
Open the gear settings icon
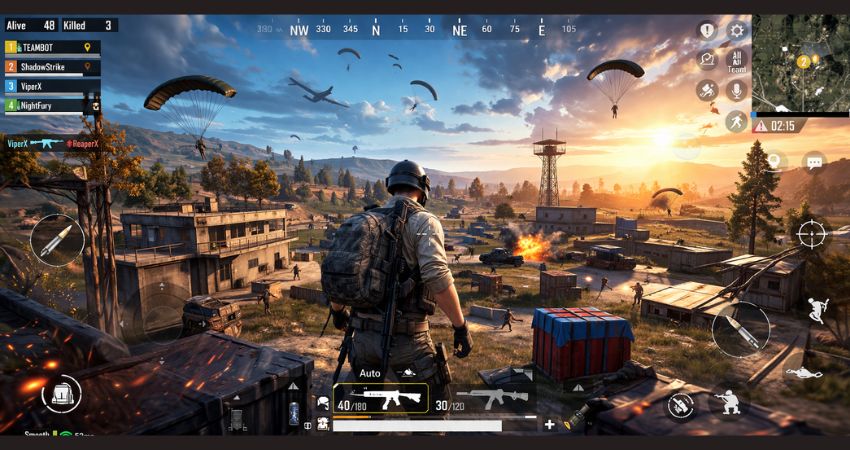click(737, 31)
